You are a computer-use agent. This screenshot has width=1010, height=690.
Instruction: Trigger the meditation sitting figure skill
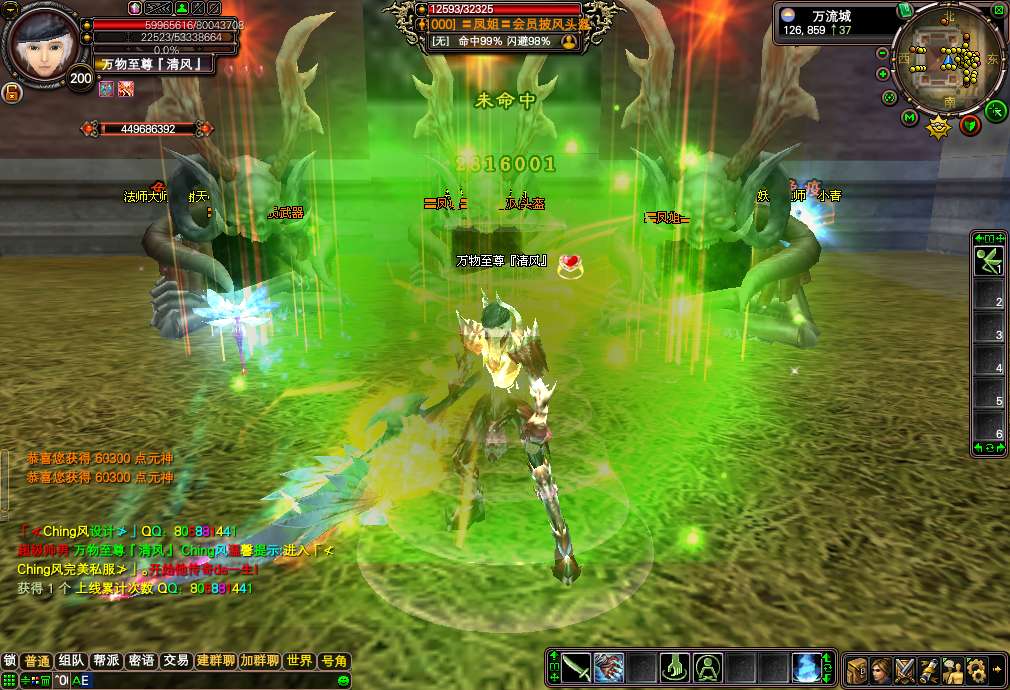point(708,667)
